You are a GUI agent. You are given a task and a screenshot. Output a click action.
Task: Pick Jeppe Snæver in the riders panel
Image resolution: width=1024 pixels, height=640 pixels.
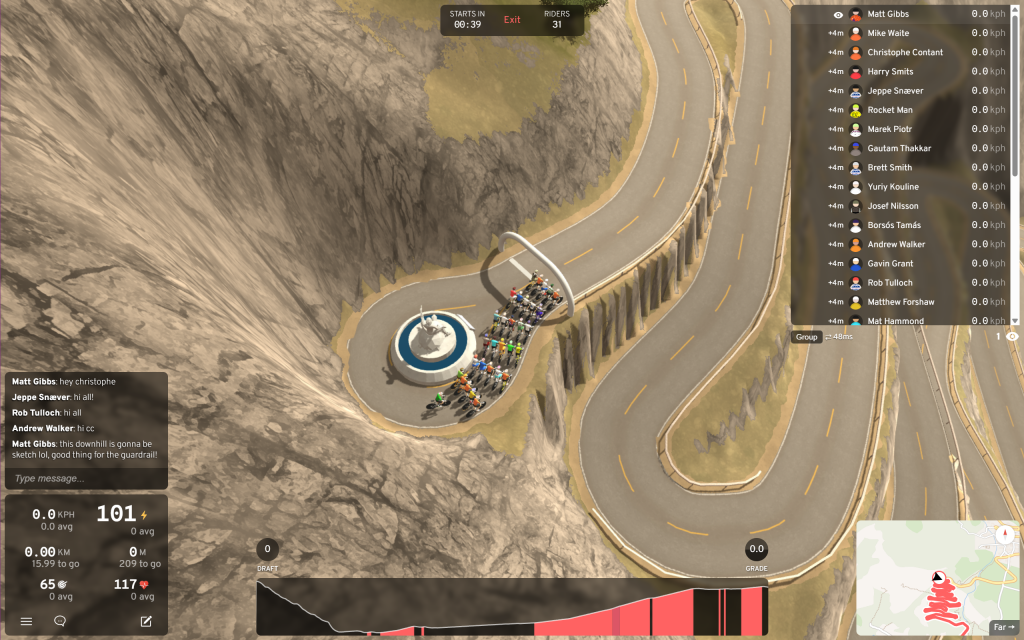895,91
